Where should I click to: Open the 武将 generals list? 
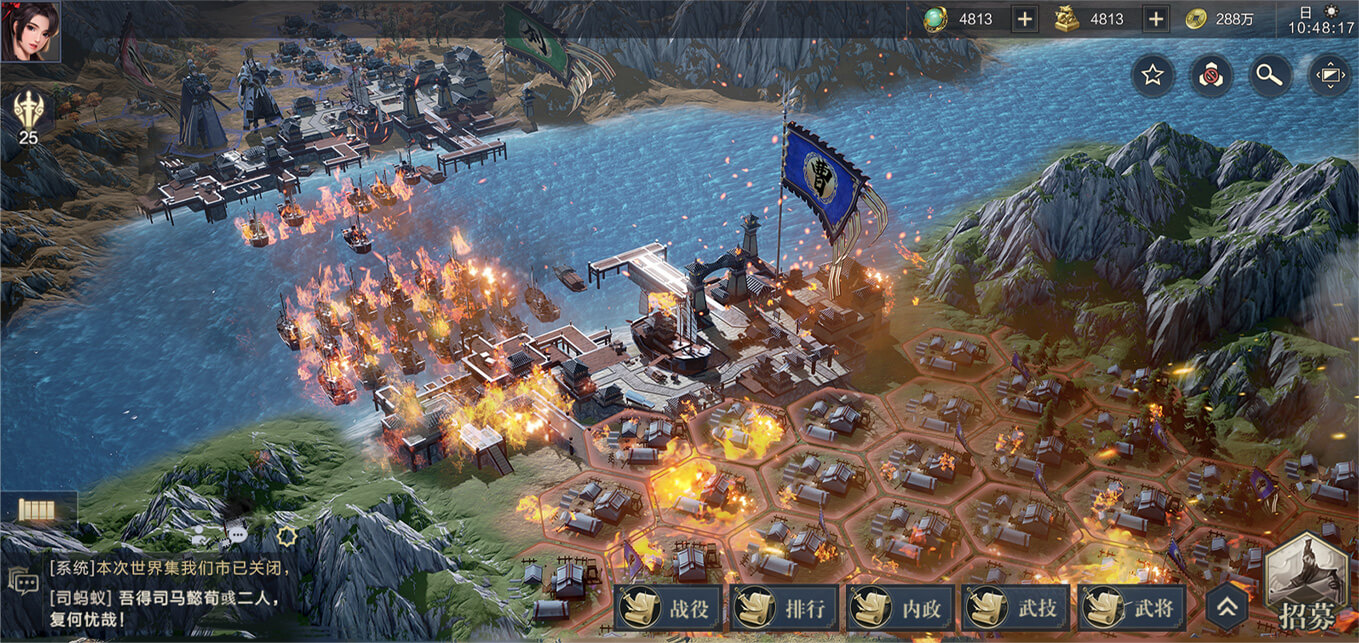(x=1132, y=609)
